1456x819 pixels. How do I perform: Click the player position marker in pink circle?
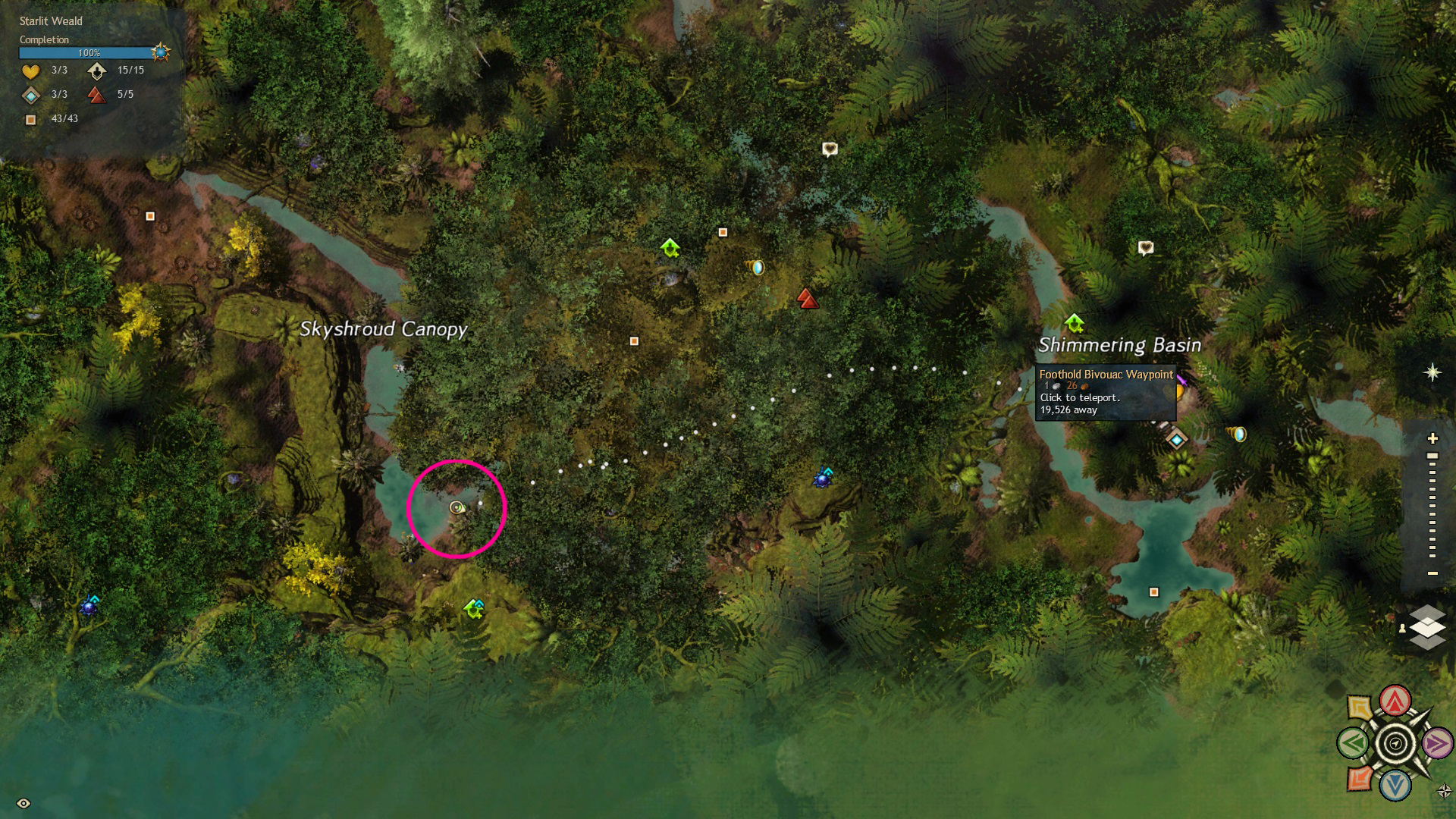tap(457, 507)
